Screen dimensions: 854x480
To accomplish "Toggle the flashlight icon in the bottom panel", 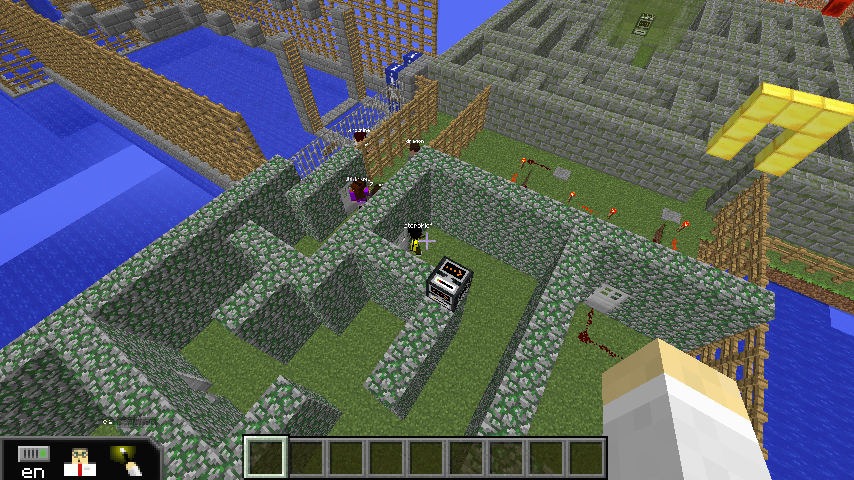I will click(127, 461).
